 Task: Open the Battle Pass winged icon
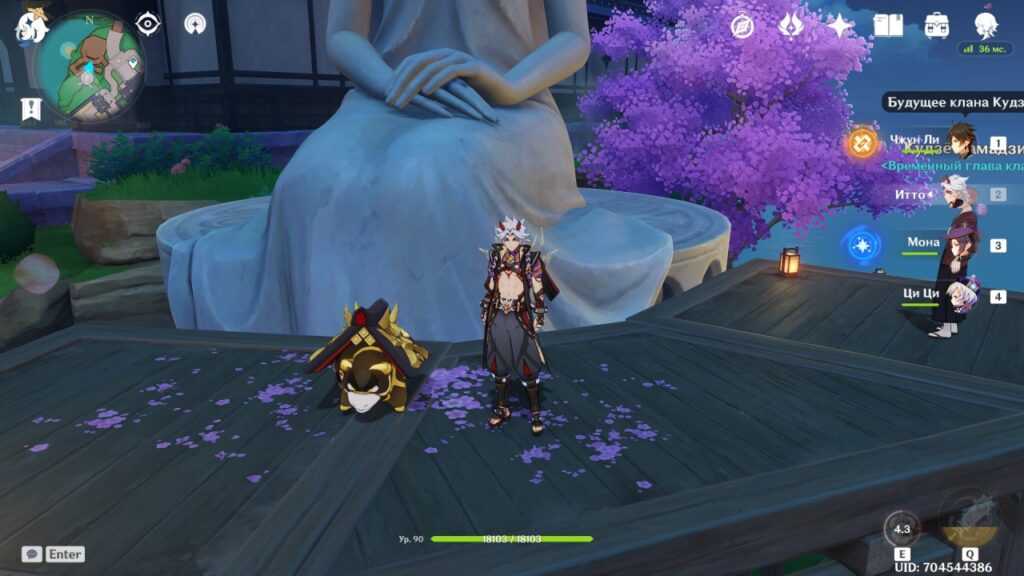[x=790, y=26]
